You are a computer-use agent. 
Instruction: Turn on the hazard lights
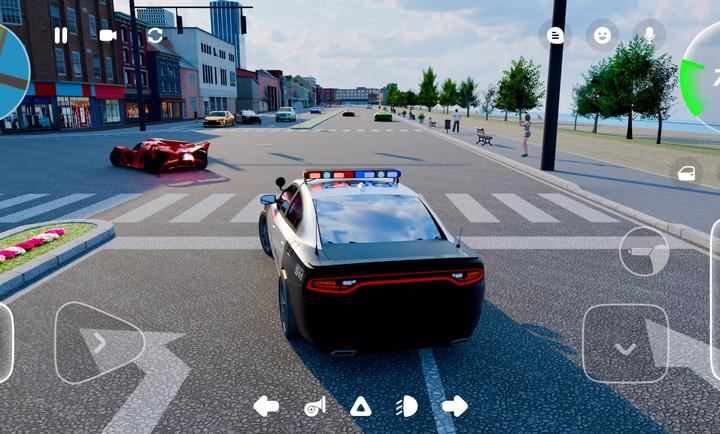360,406
